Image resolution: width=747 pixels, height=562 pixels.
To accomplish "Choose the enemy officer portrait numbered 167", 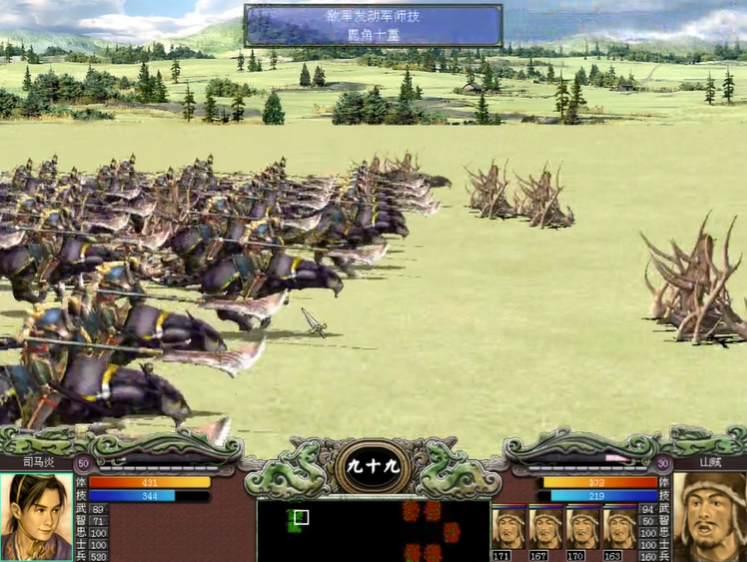I will click(x=545, y=527).
